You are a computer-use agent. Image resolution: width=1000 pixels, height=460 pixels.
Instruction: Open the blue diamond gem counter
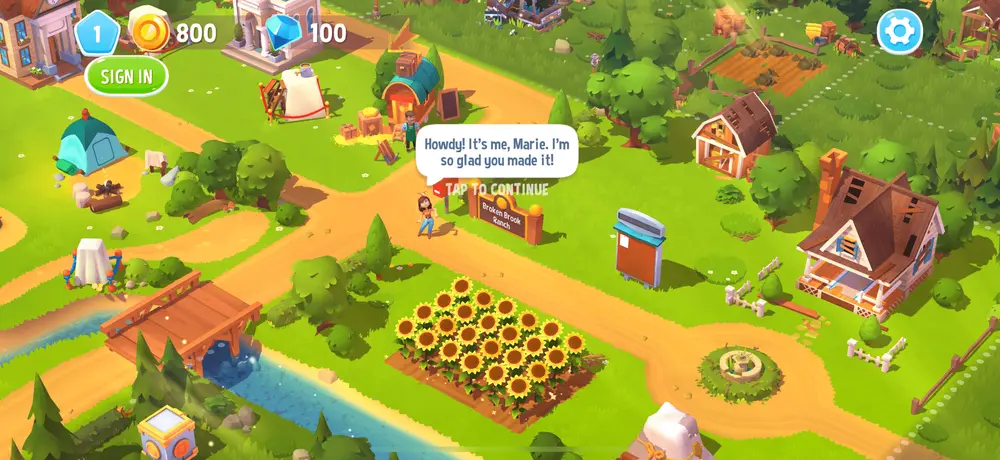(x=285, y=32)
